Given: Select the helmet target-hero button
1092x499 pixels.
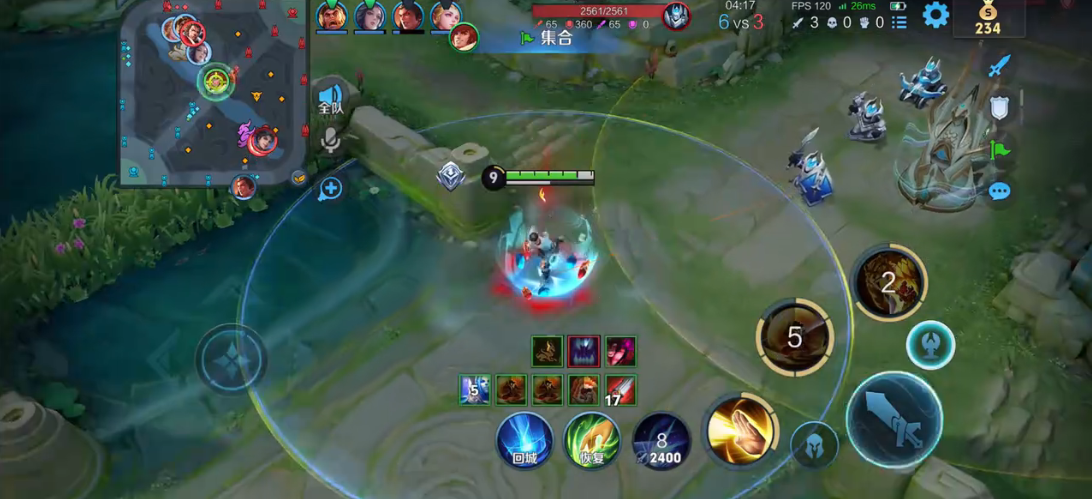Looking at the screenshot, I should pyautogui.click(x=814, y=445).
